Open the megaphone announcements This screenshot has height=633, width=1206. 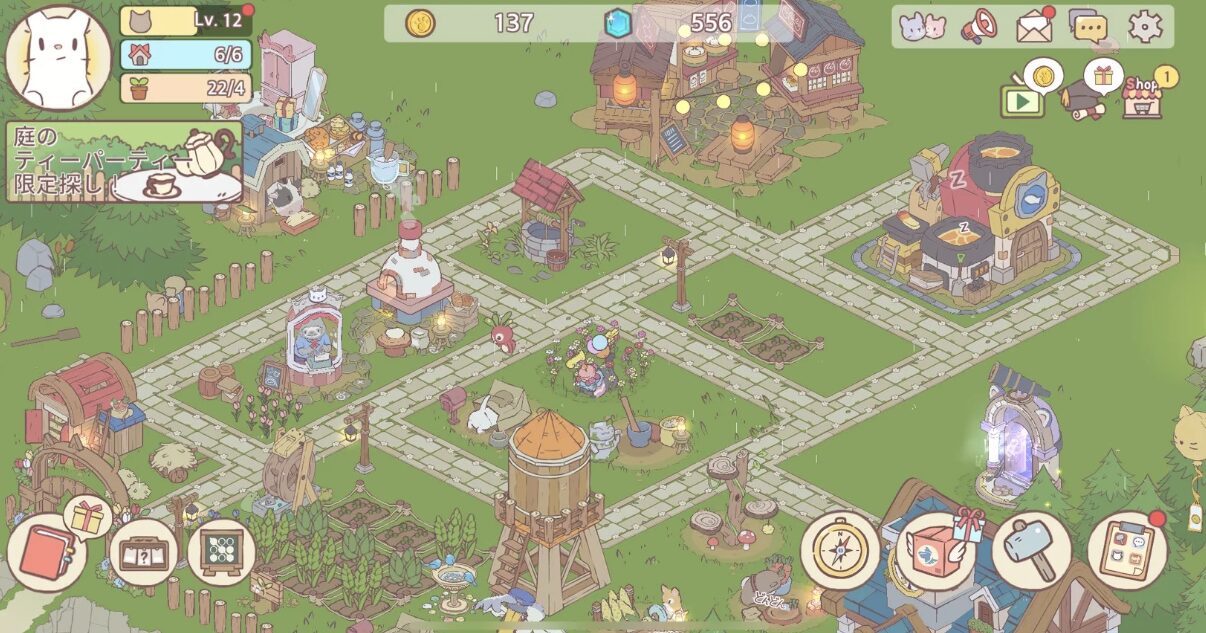pyautogui.click(x=978, y=27)
